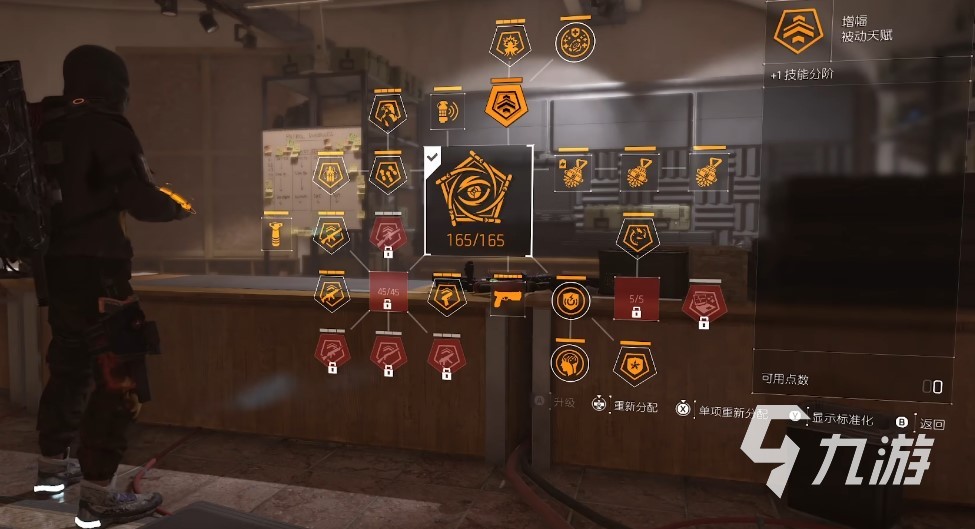This screenshot has width=975, height=529.
Task: Pick the orange pistol sidearm node
Action: (507, 296)
